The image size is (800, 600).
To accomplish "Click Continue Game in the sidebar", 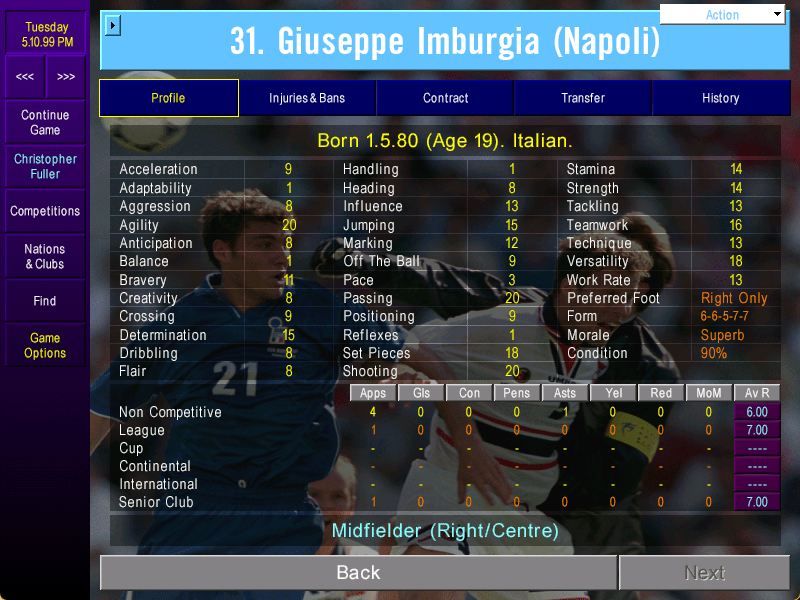I will click(x=45, y=123).
